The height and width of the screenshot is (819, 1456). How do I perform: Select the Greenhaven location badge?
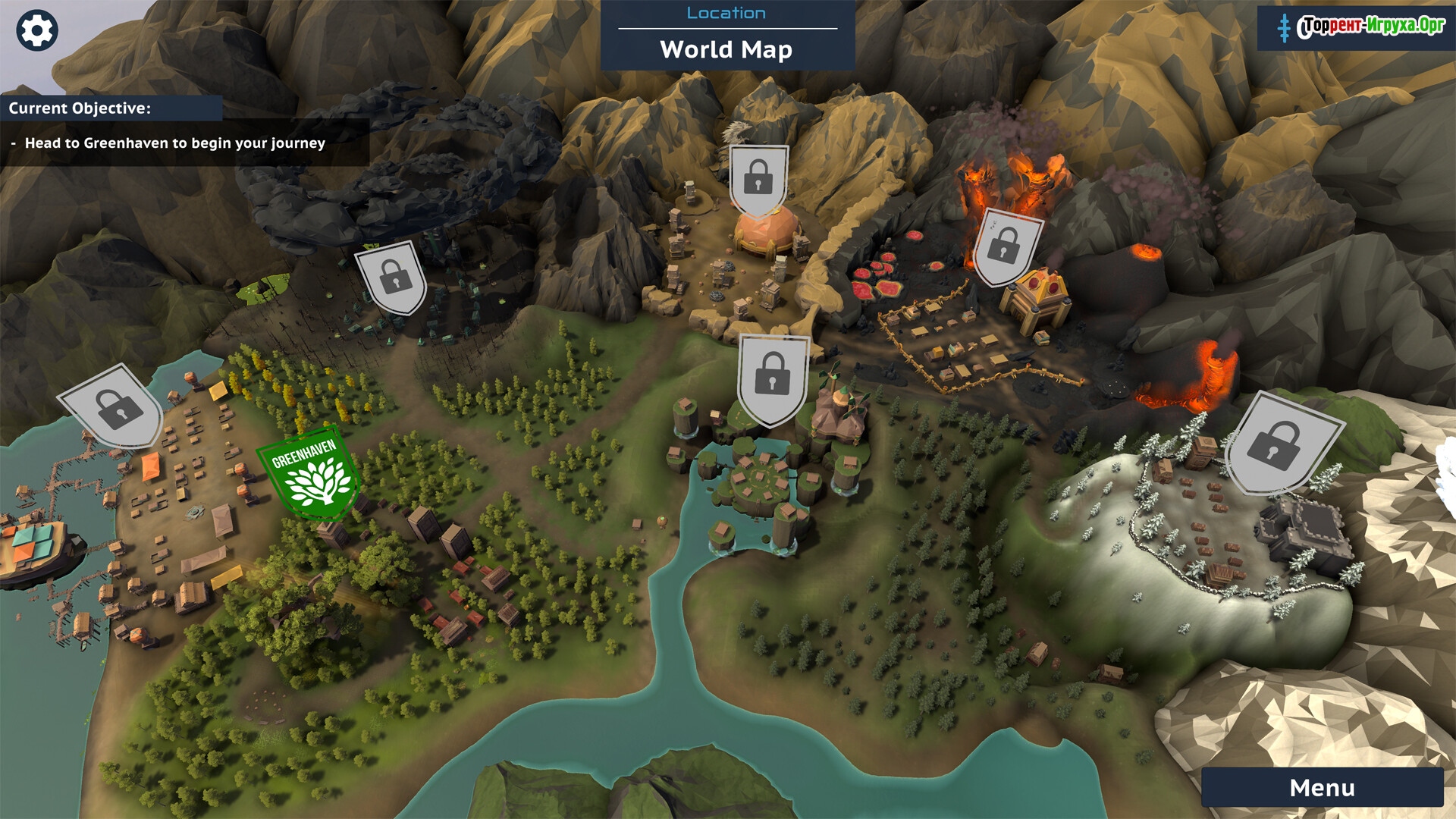point(309,474)
